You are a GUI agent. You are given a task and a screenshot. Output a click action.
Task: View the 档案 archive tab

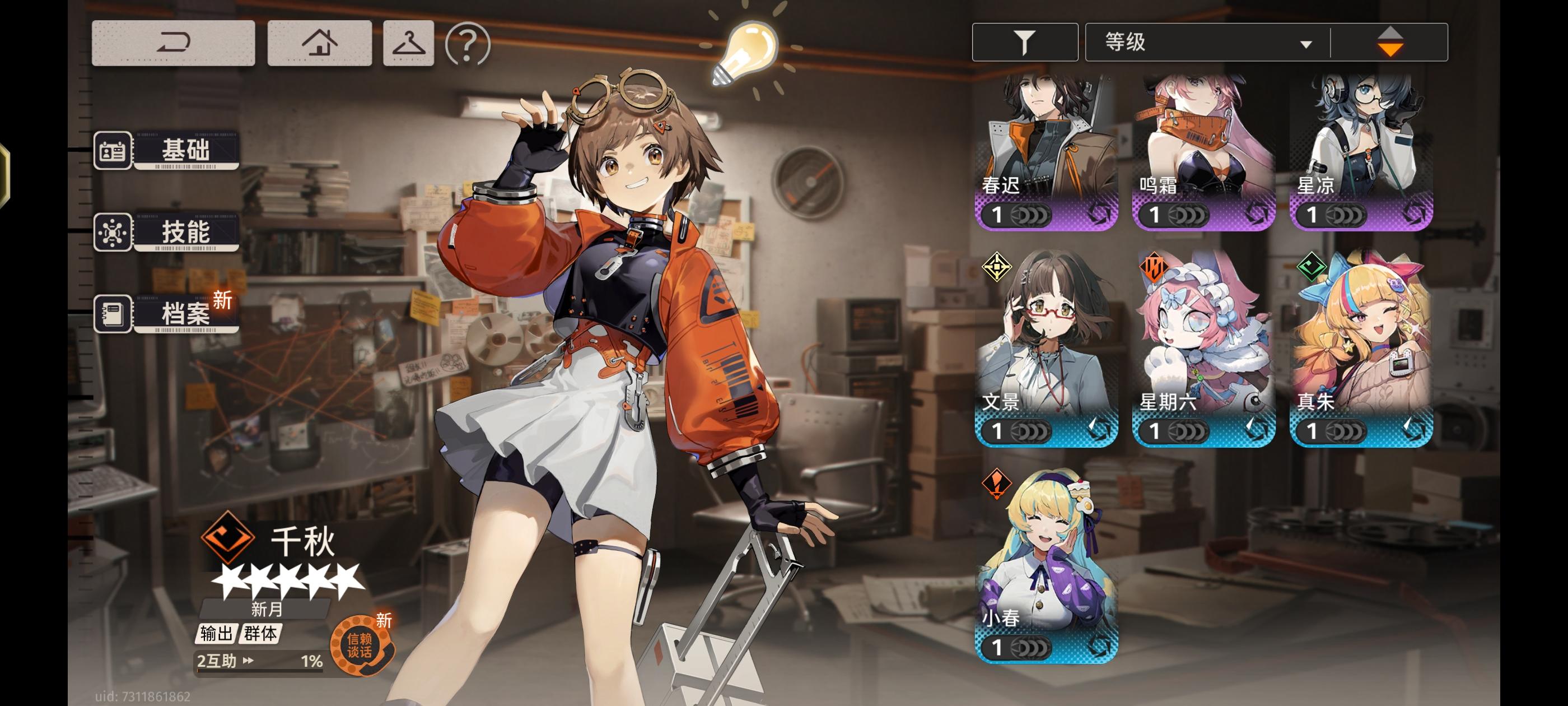coord(167,314)
